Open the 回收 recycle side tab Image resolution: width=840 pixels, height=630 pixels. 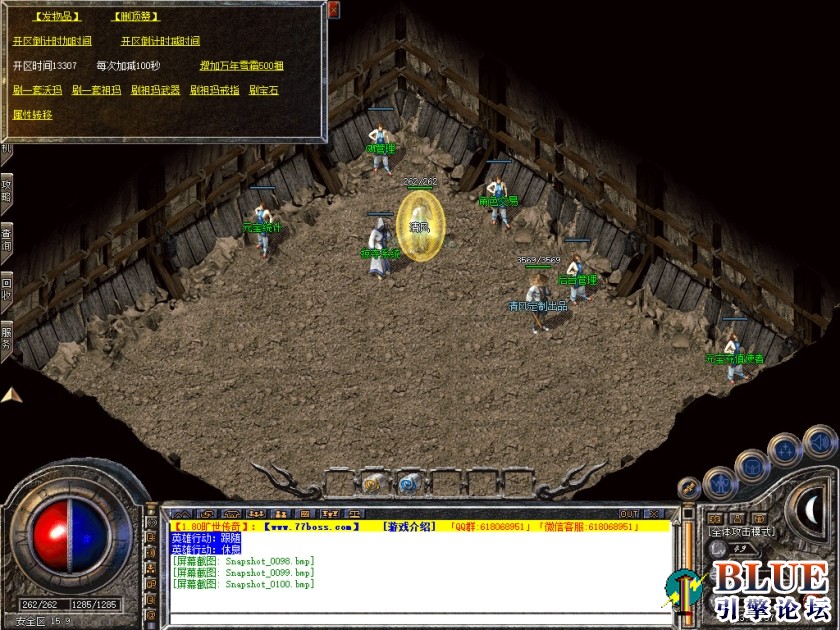tap(6, 287)
